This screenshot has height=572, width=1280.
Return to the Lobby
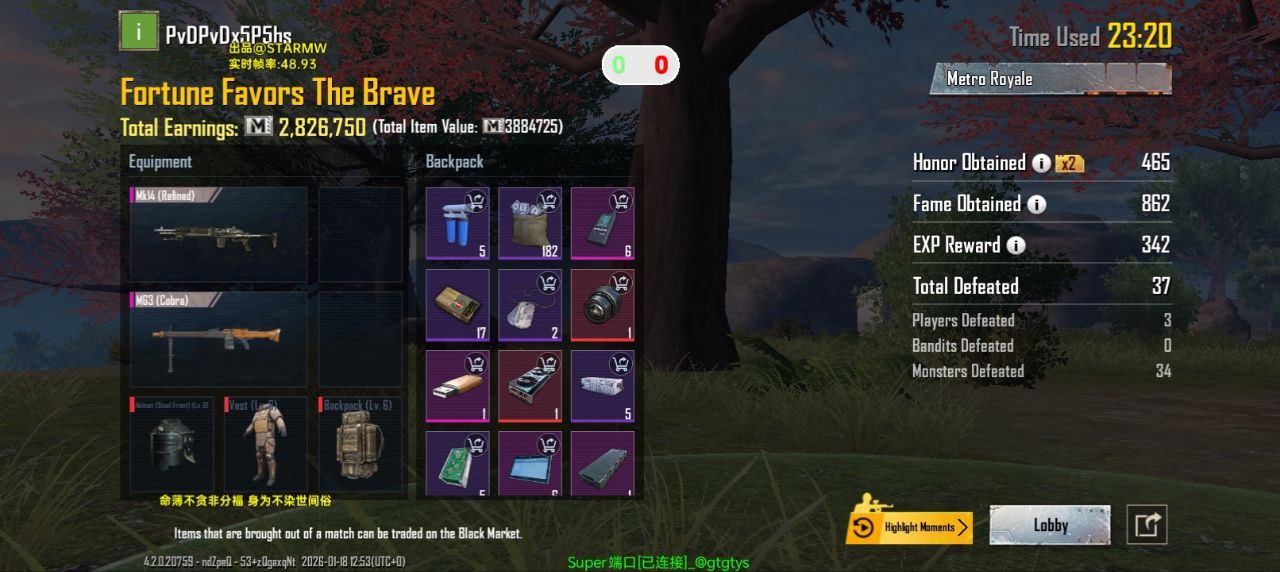tap(1050, 525)
